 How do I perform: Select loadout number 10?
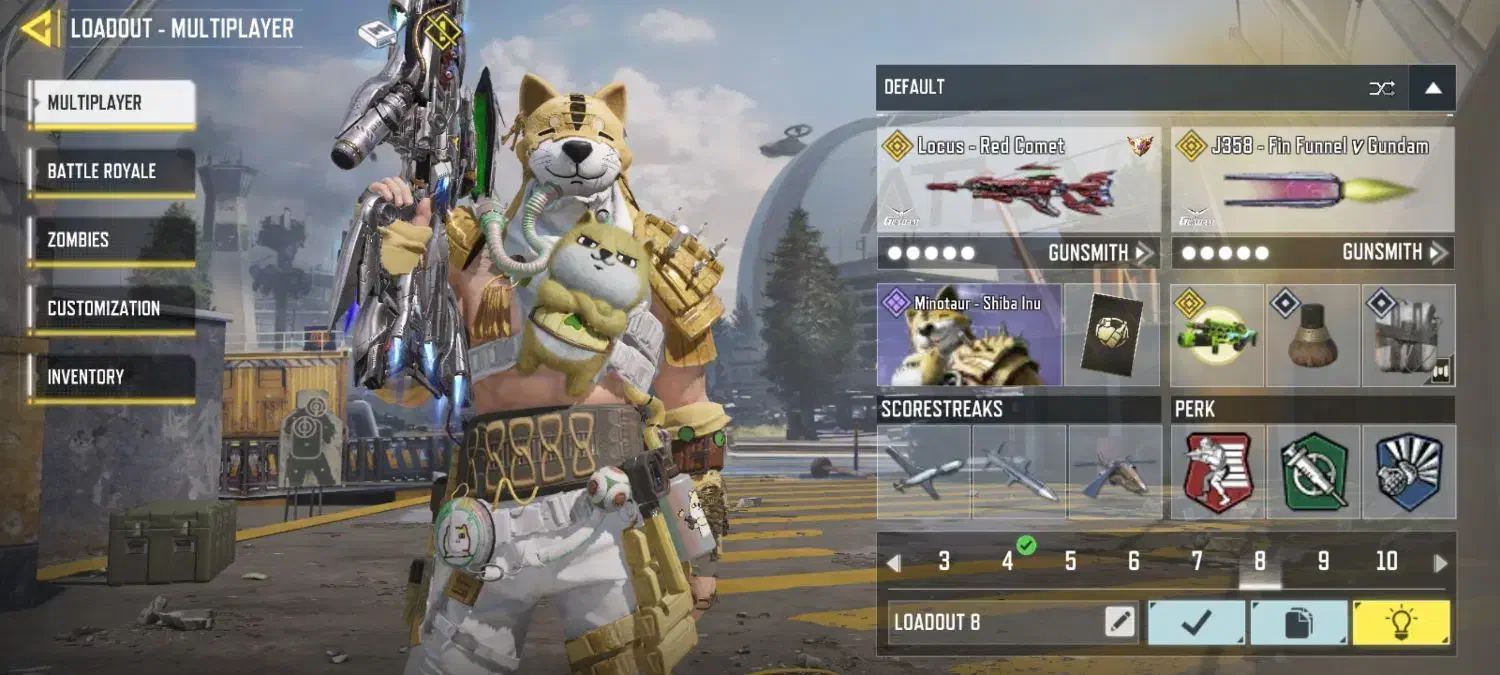coord(1386,562)
